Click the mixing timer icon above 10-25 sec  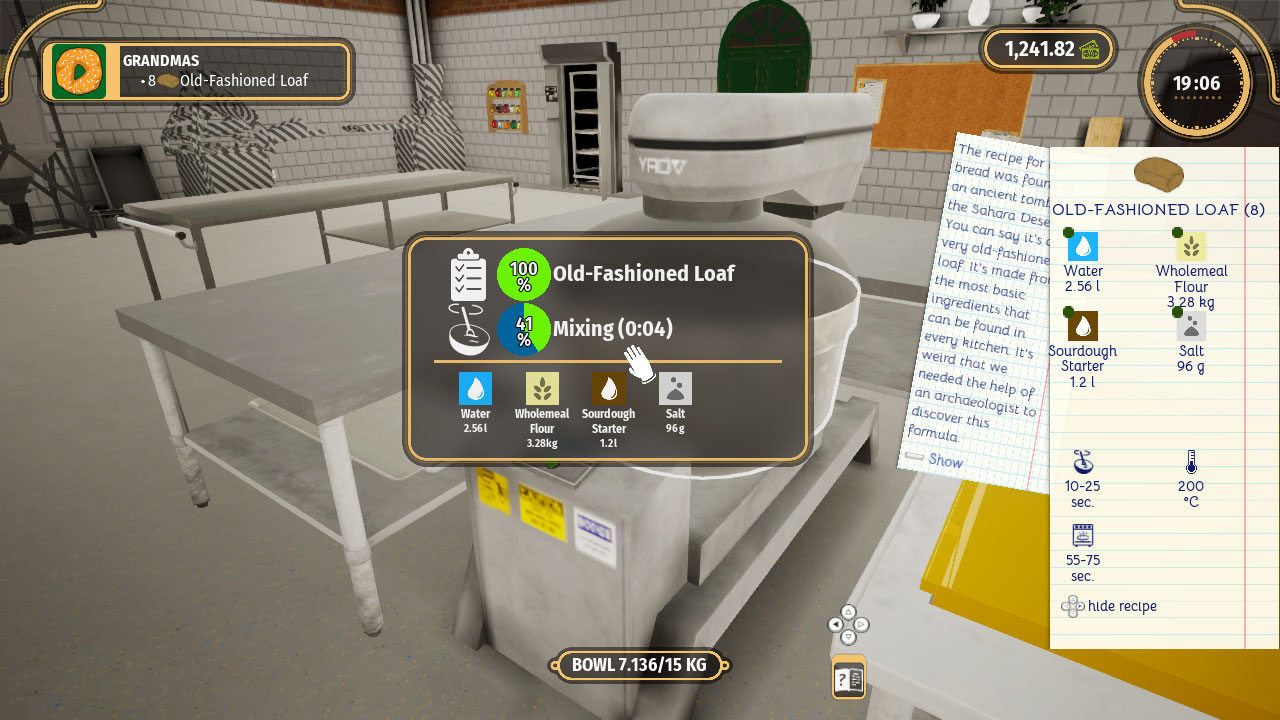[1082, 463]
